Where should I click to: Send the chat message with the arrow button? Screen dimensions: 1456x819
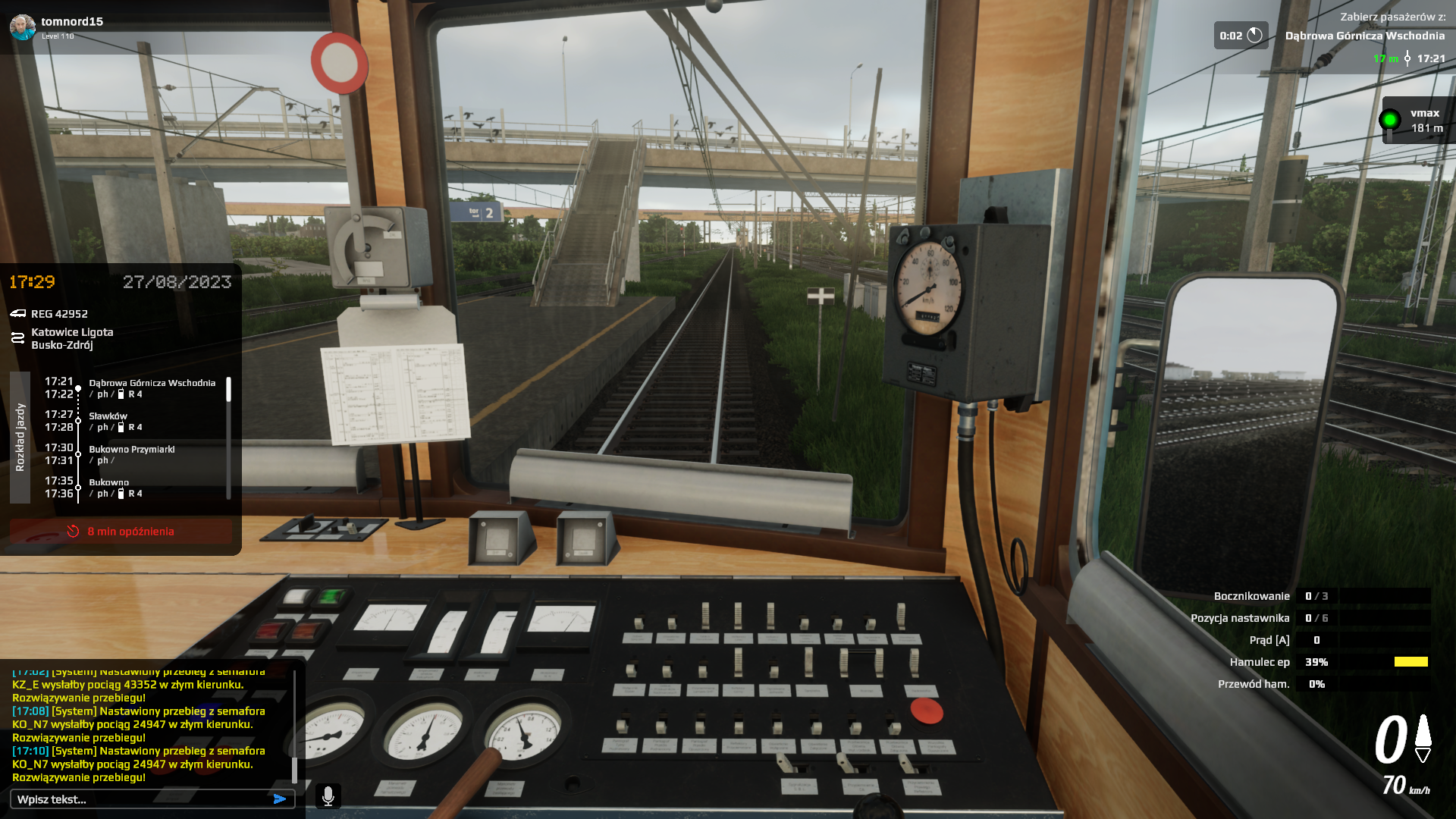[280, 799]
